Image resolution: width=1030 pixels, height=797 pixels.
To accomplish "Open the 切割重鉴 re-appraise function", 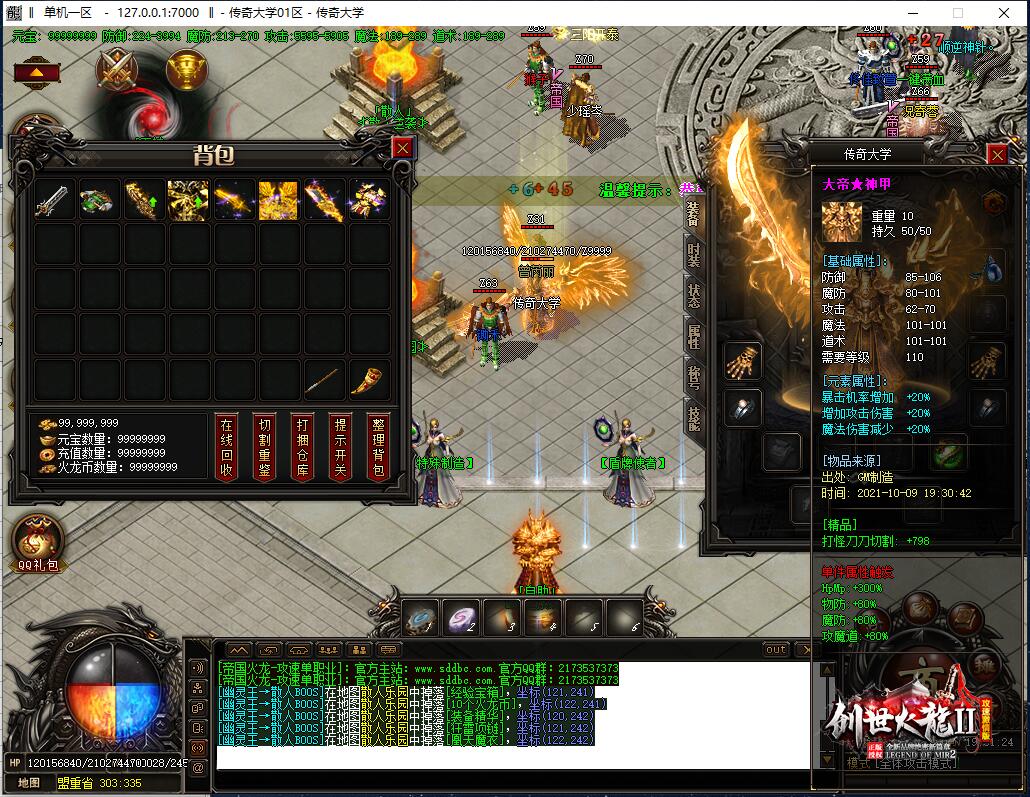I will 264,446.
